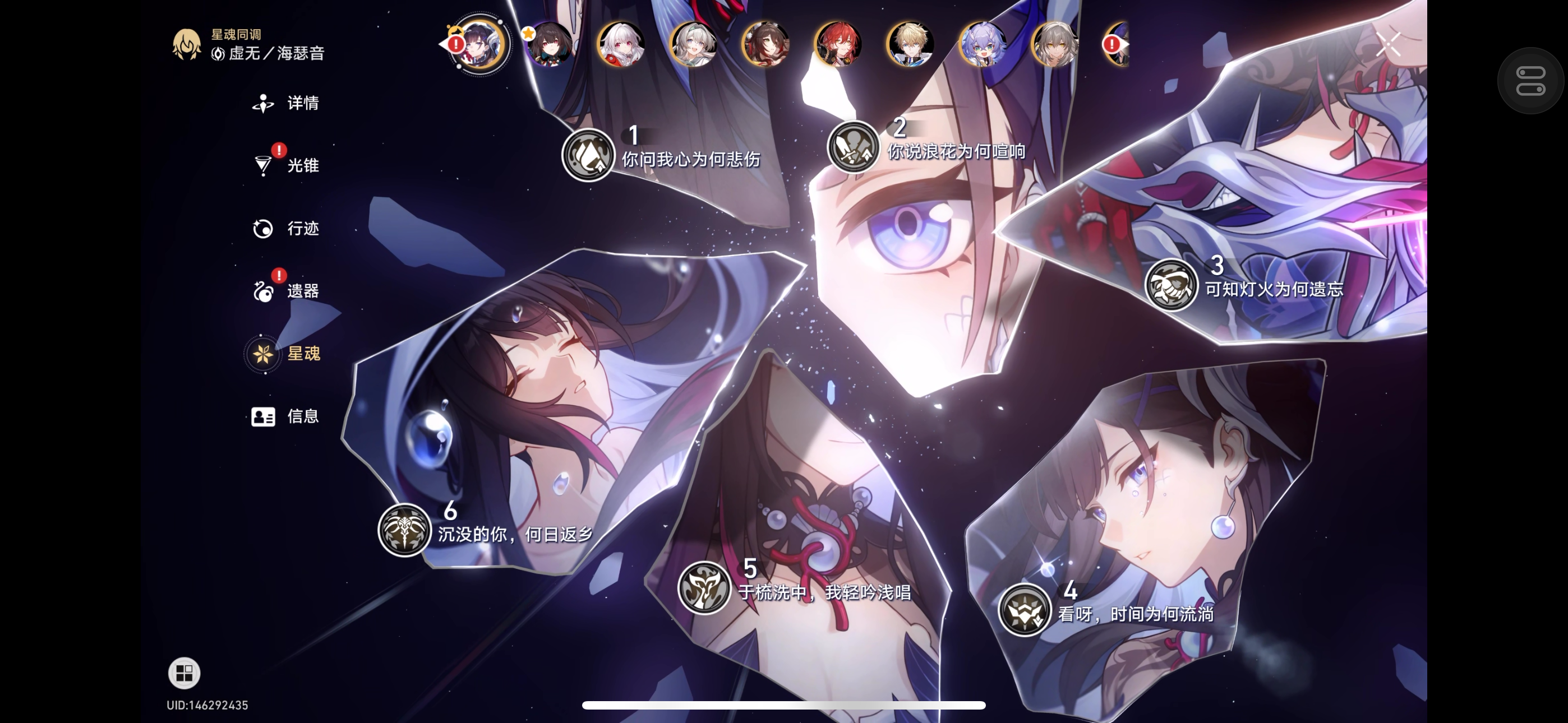
Task: Open the 遗器 relics menu
Action: click(x=287, y=291)
